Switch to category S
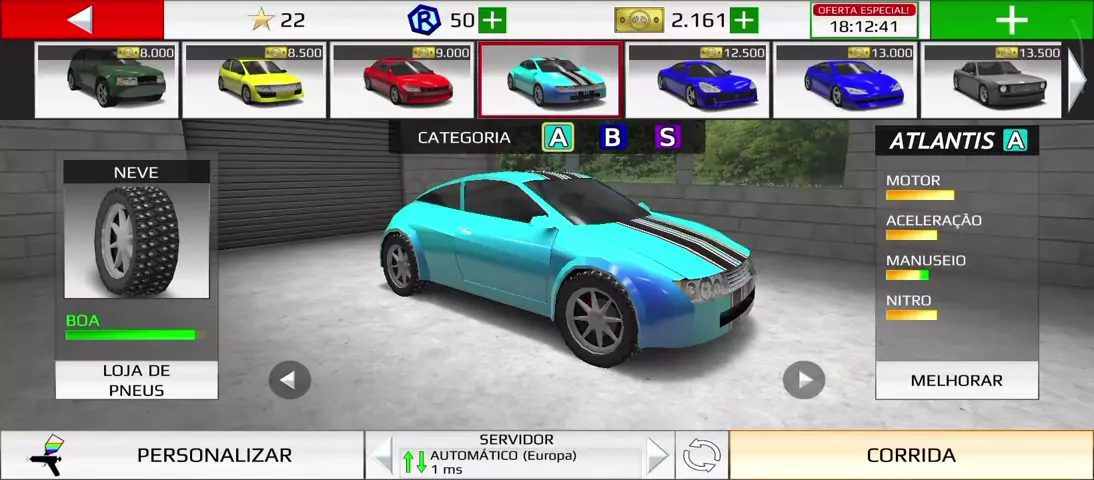Viewport: 1094px width, 480px height. [667, 138]
